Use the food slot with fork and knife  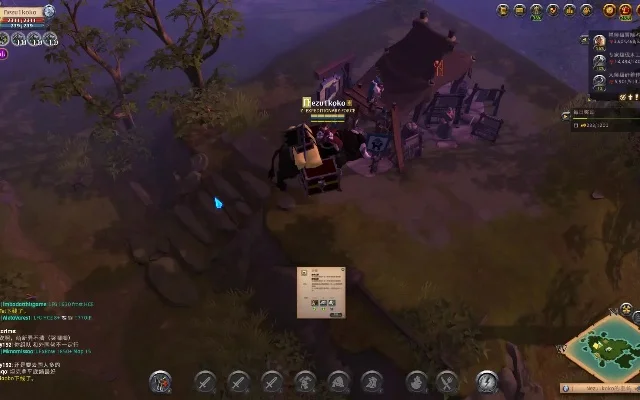447,381
